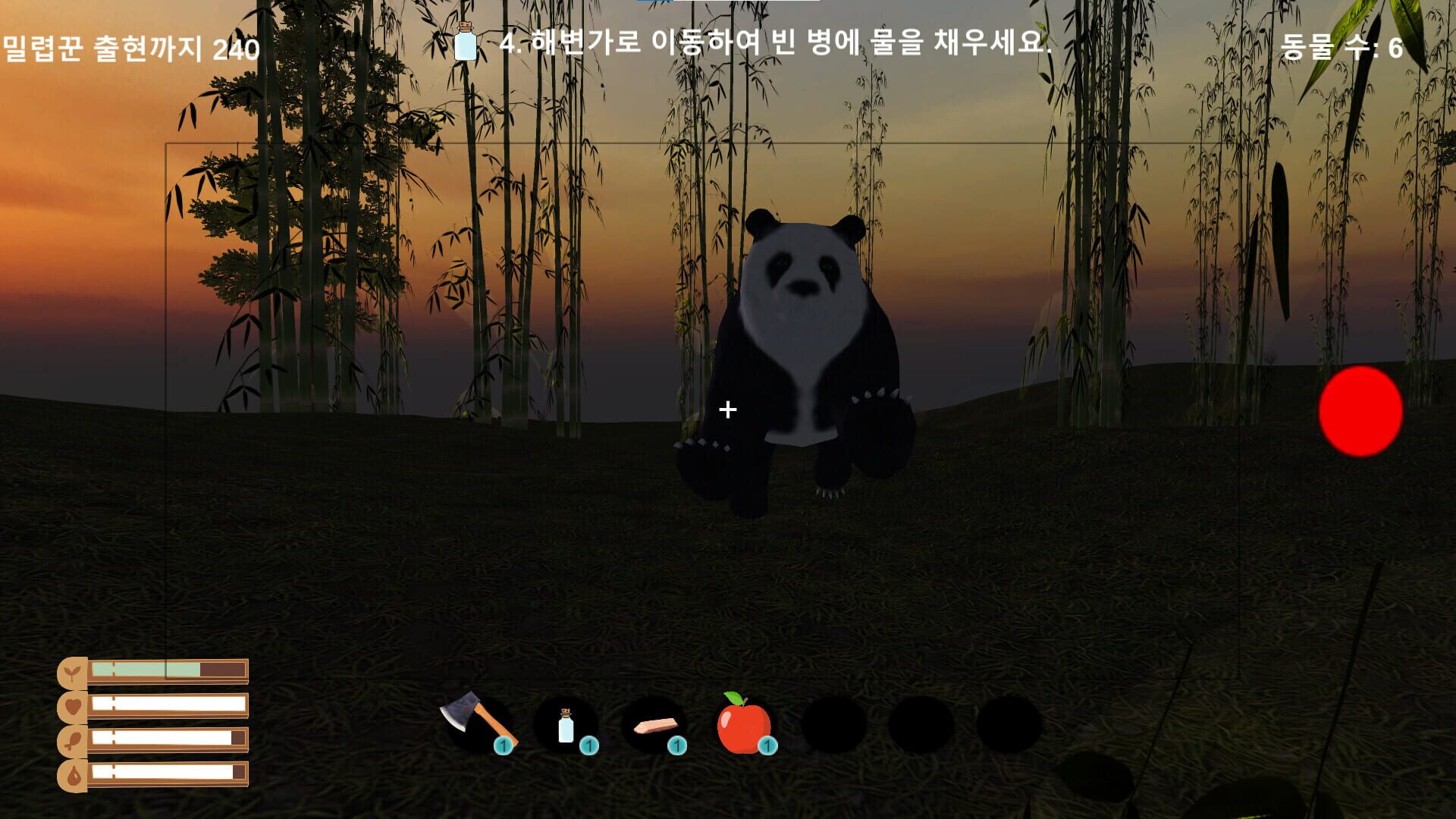Screen dimensions: 1456x819
Task: Click the quest objective text about filling the bottle
Action: [773, 47]
